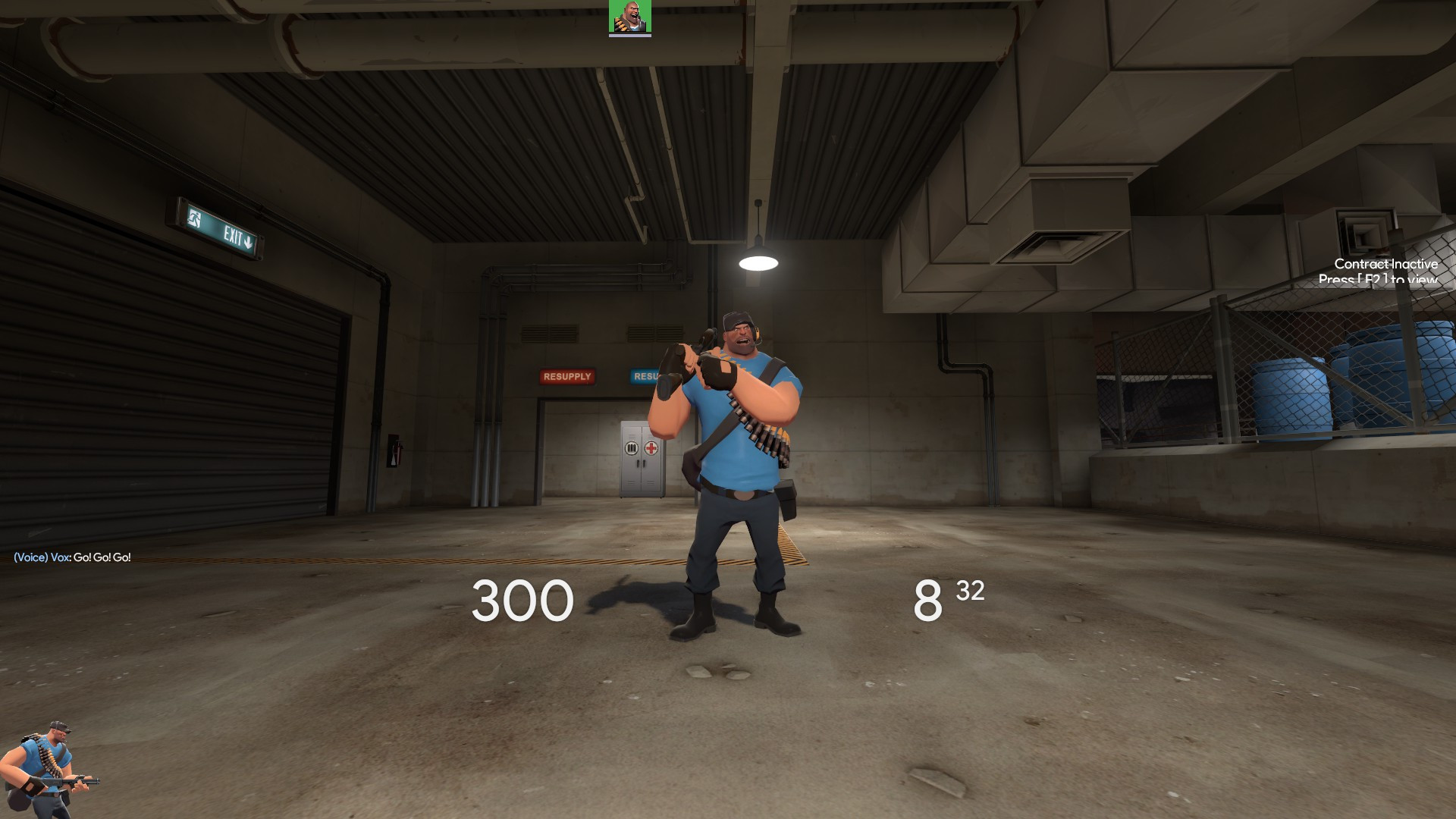This screenshot has height=819, width=1456.
Task: Click the gray health bar under the Heavy avatar
Action: pos(629,35)
